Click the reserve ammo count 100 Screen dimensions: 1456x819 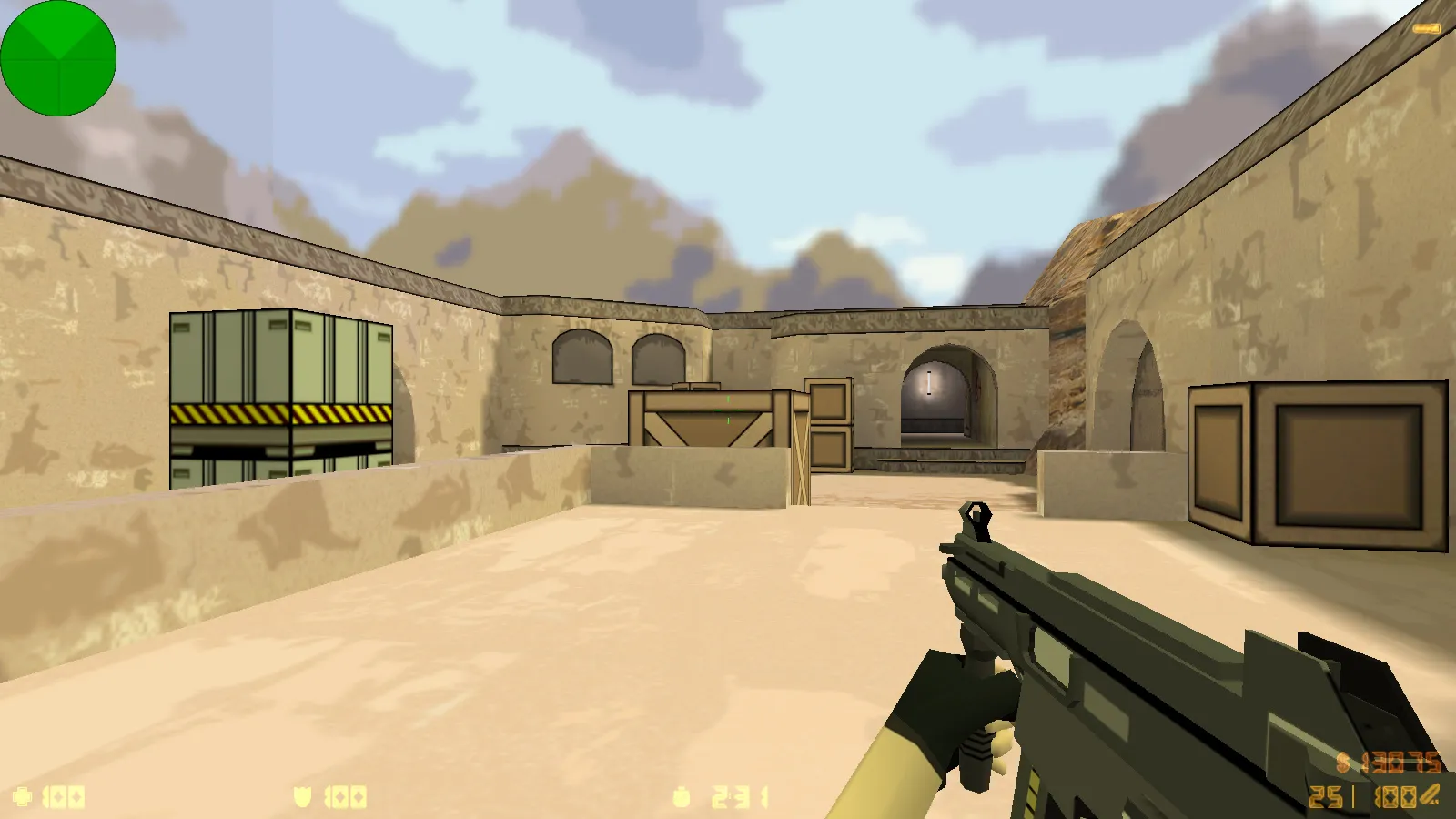click(1397, 796)
